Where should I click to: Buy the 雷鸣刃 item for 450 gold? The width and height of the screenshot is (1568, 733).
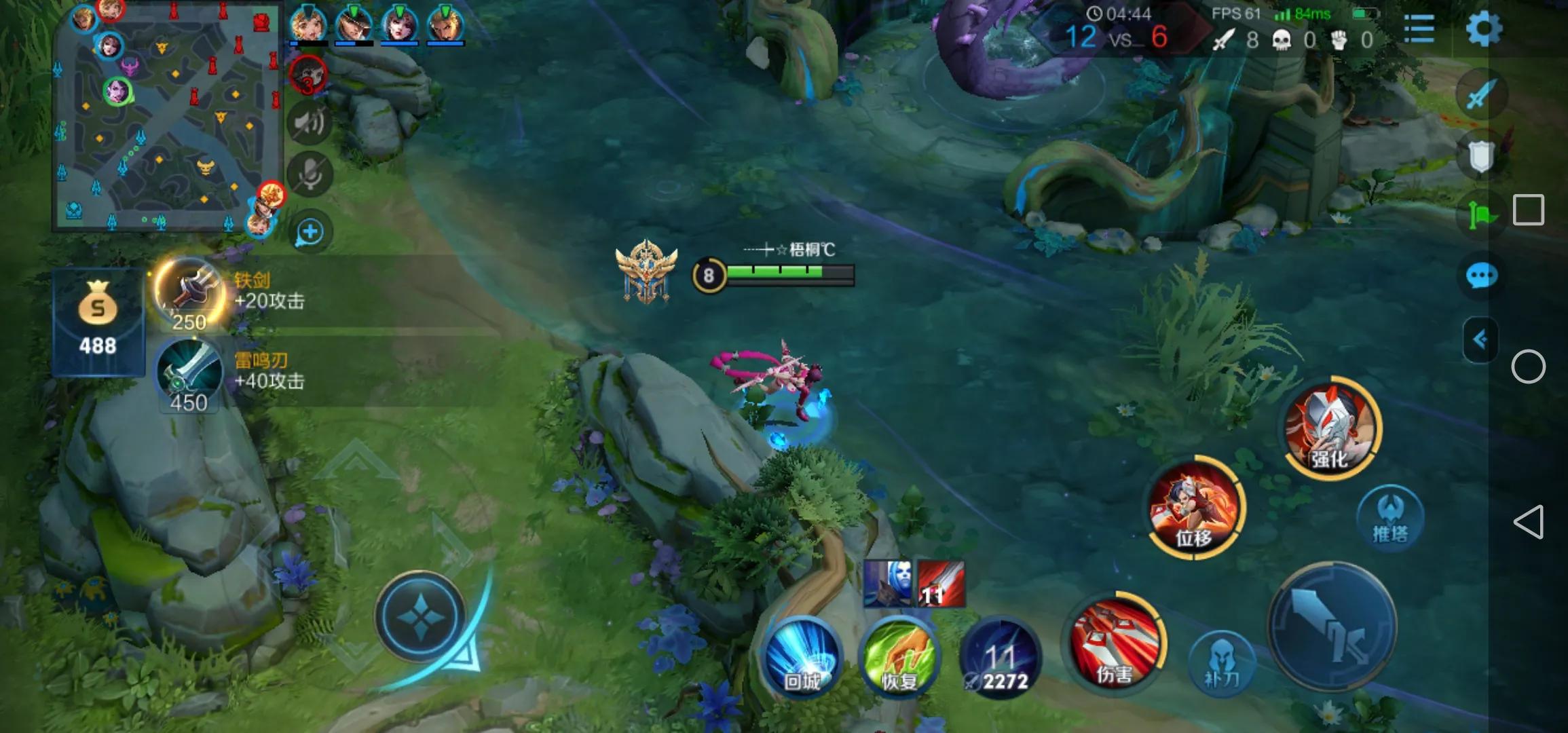point(189,375)
